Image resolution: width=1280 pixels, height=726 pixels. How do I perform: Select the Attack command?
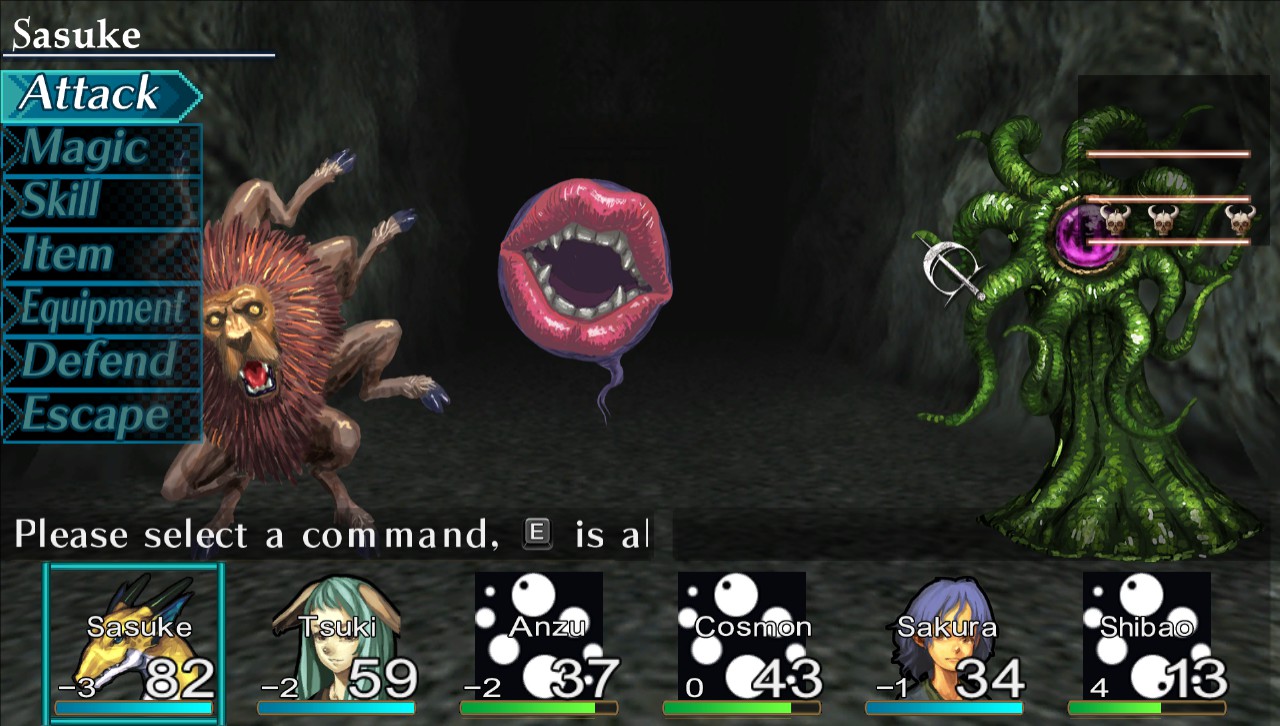pyautogui.click(x=90, y=93)
